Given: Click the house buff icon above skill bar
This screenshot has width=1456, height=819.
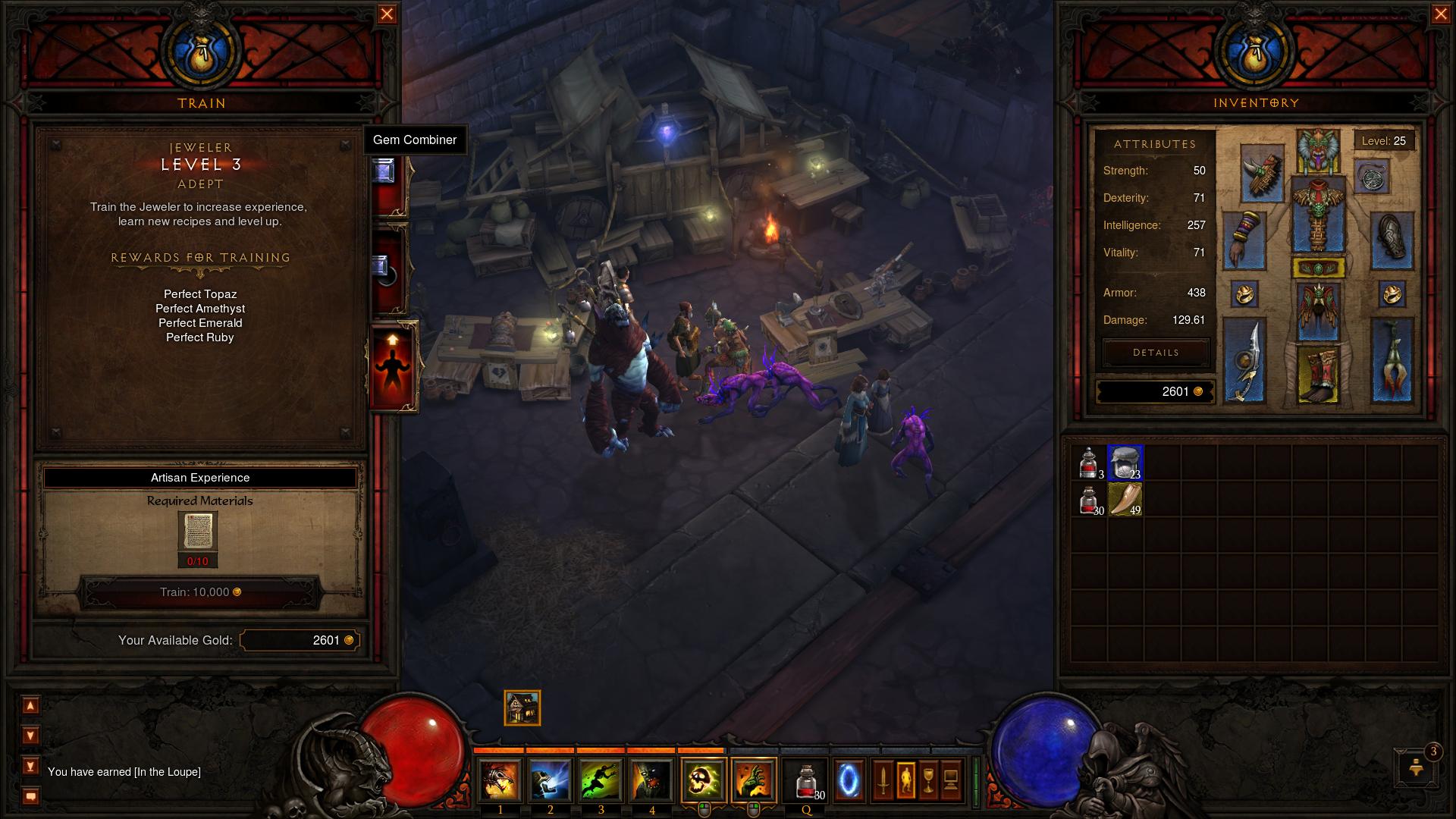Looking at the screenshot, I should [522, 708].
